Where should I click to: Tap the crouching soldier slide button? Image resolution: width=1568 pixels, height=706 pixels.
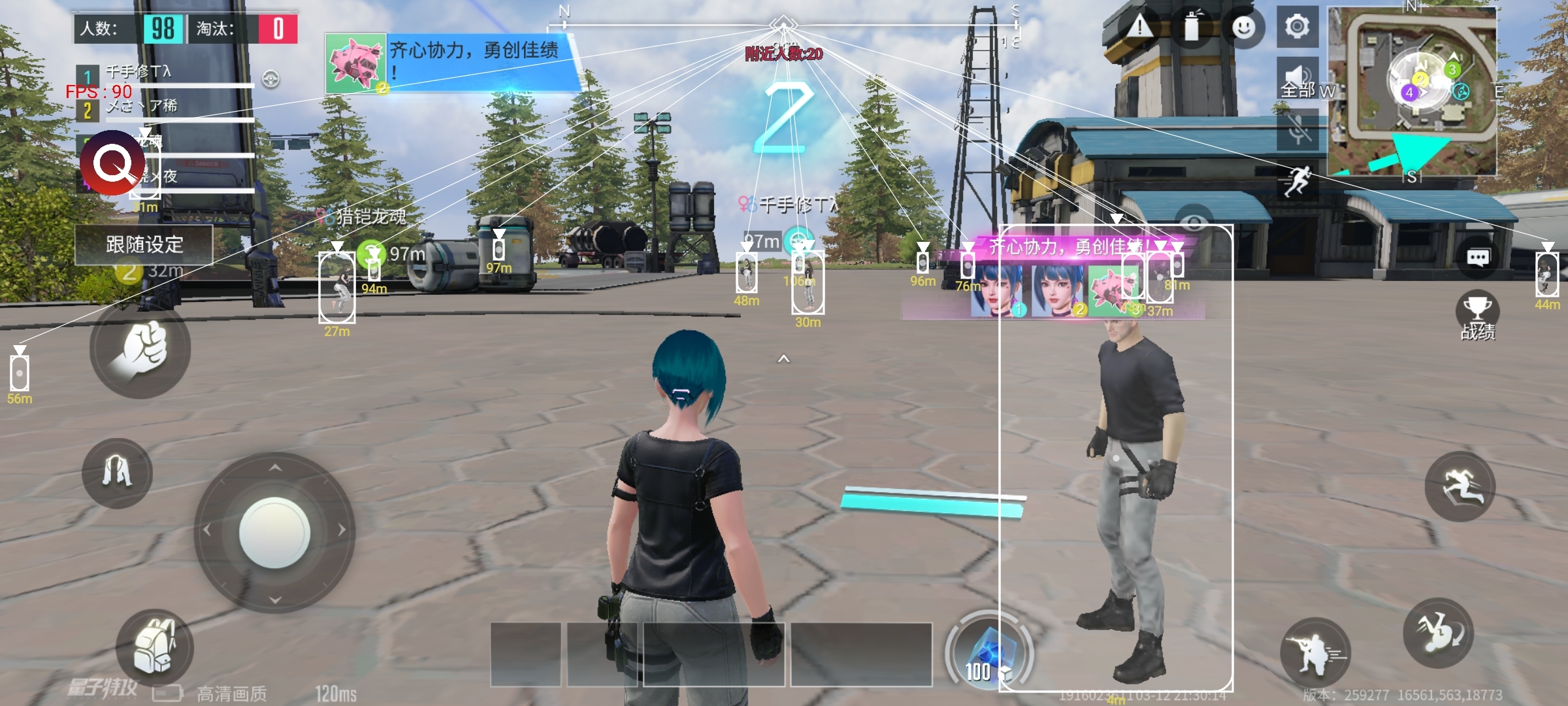click(x=1315, y=652)
